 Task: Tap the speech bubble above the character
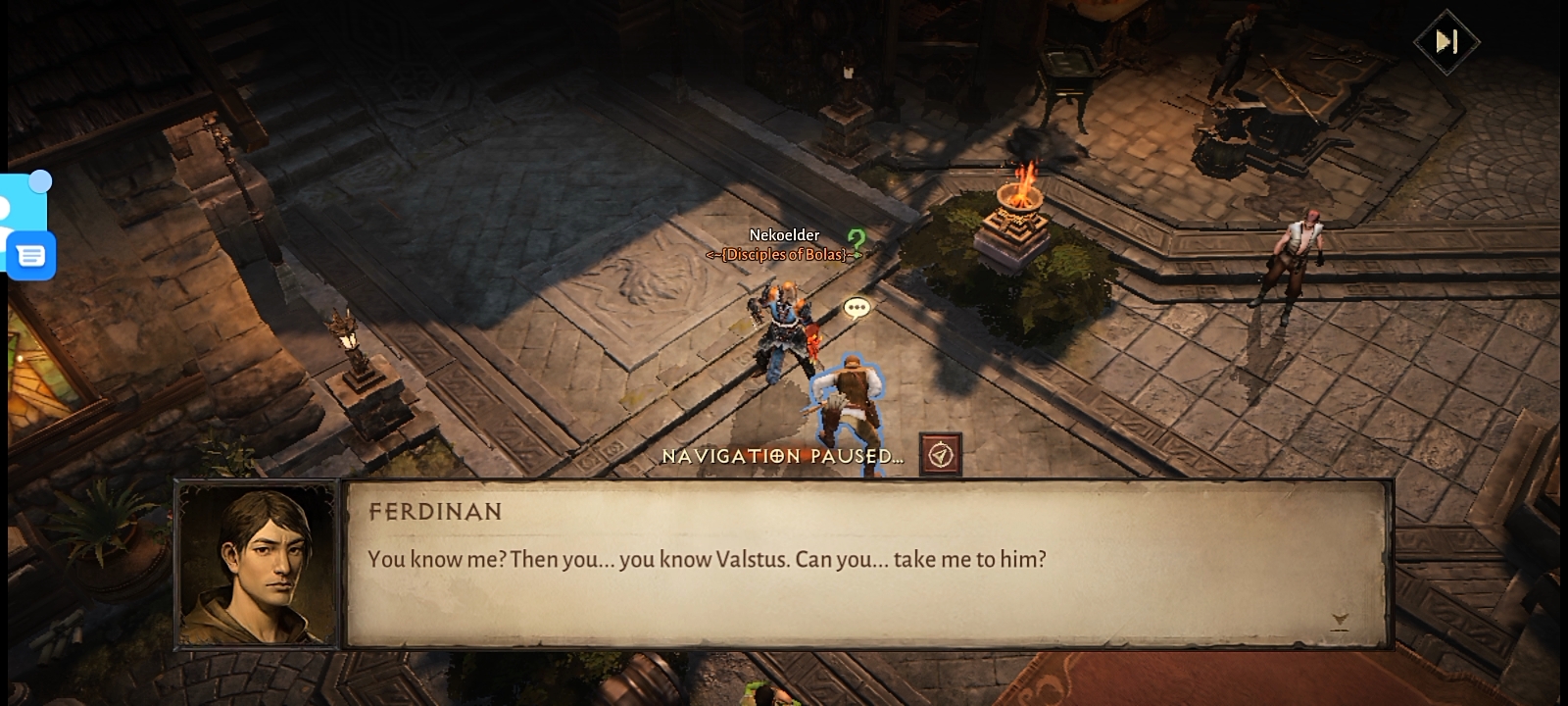click(857, 309)
